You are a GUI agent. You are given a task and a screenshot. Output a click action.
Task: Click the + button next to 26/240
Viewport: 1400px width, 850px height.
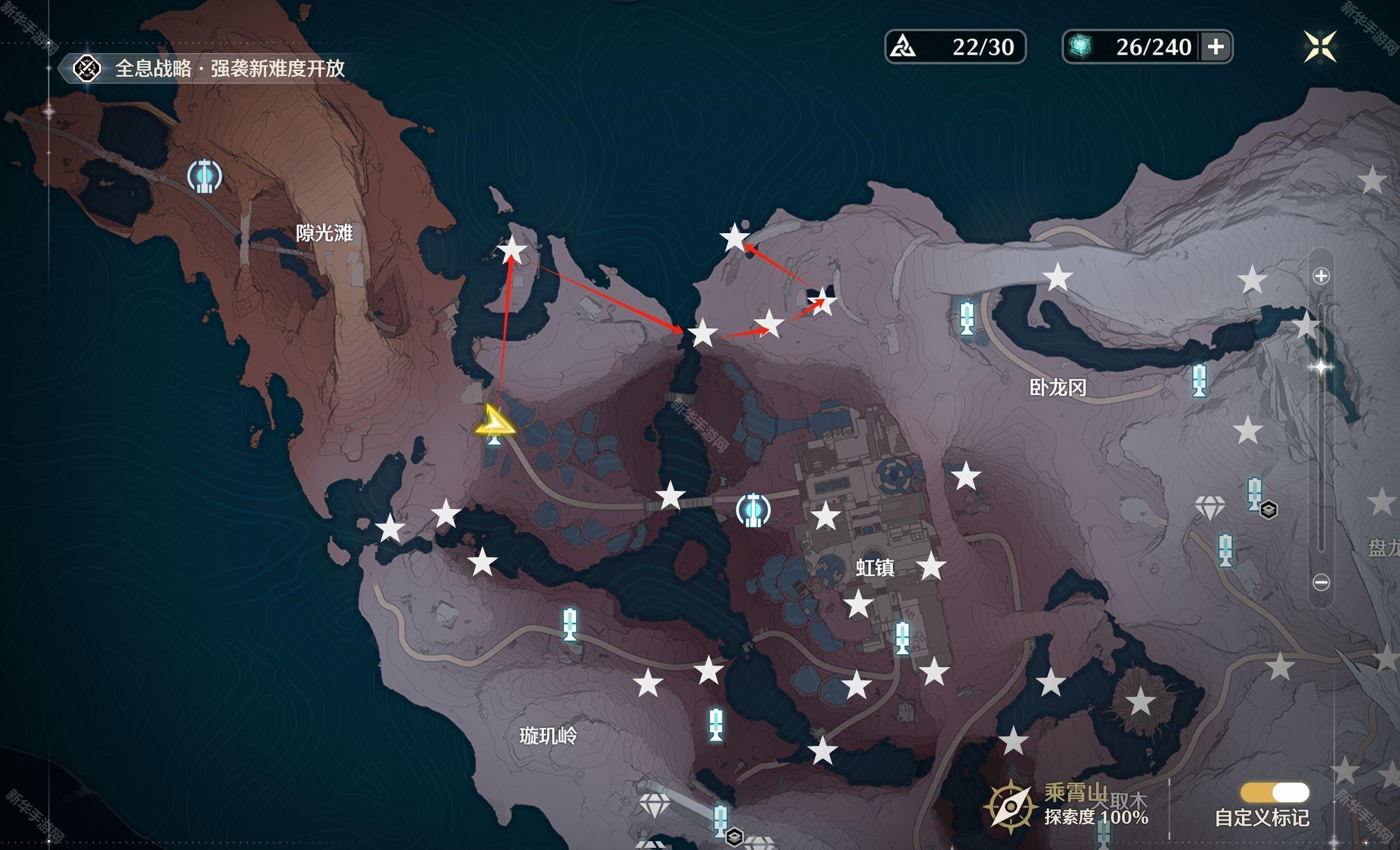pos(1216,48)
